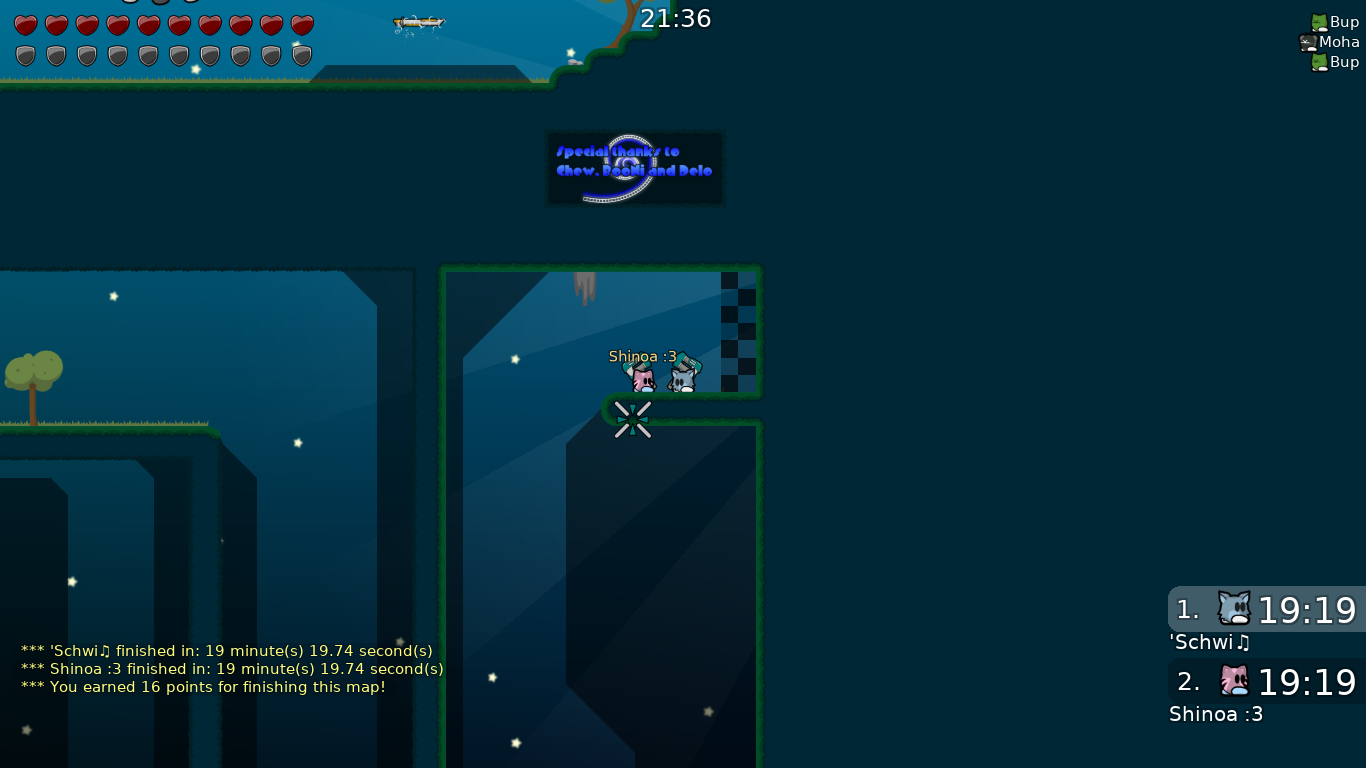Click the first heart in the health bar
Viewport: 1366px width, 768px height.
tap(25, 23)
